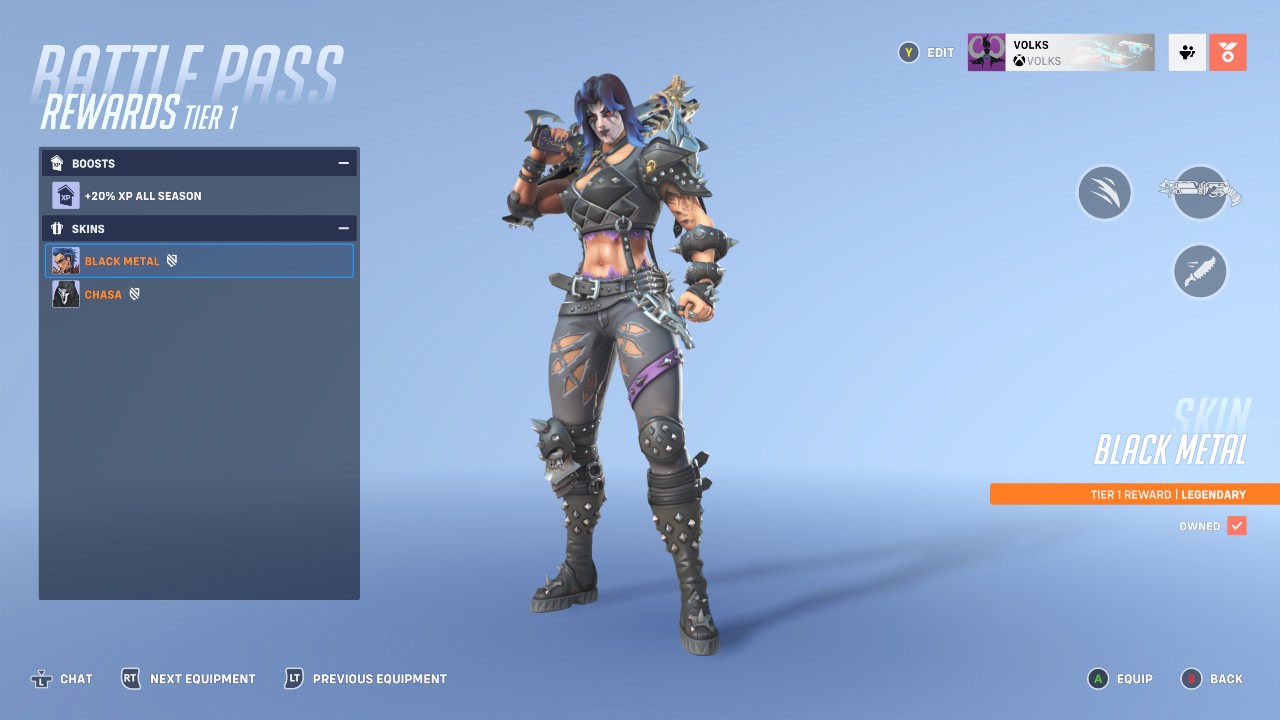Click the +20% XP boost icon
This screenshot has width=1280, height=720.
pyautogui.click(x=65, y=194)
